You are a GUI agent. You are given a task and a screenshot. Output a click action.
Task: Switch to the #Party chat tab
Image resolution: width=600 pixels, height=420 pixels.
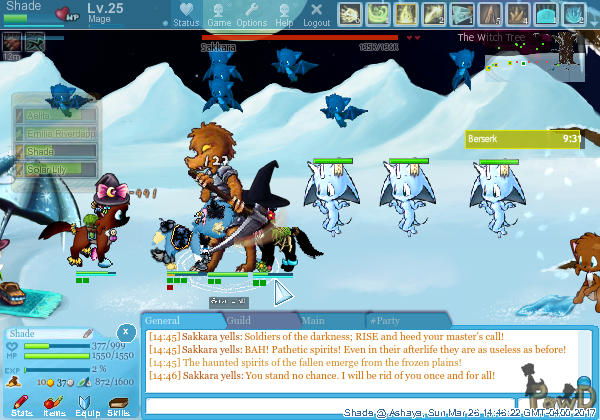(x=384, y=321)
